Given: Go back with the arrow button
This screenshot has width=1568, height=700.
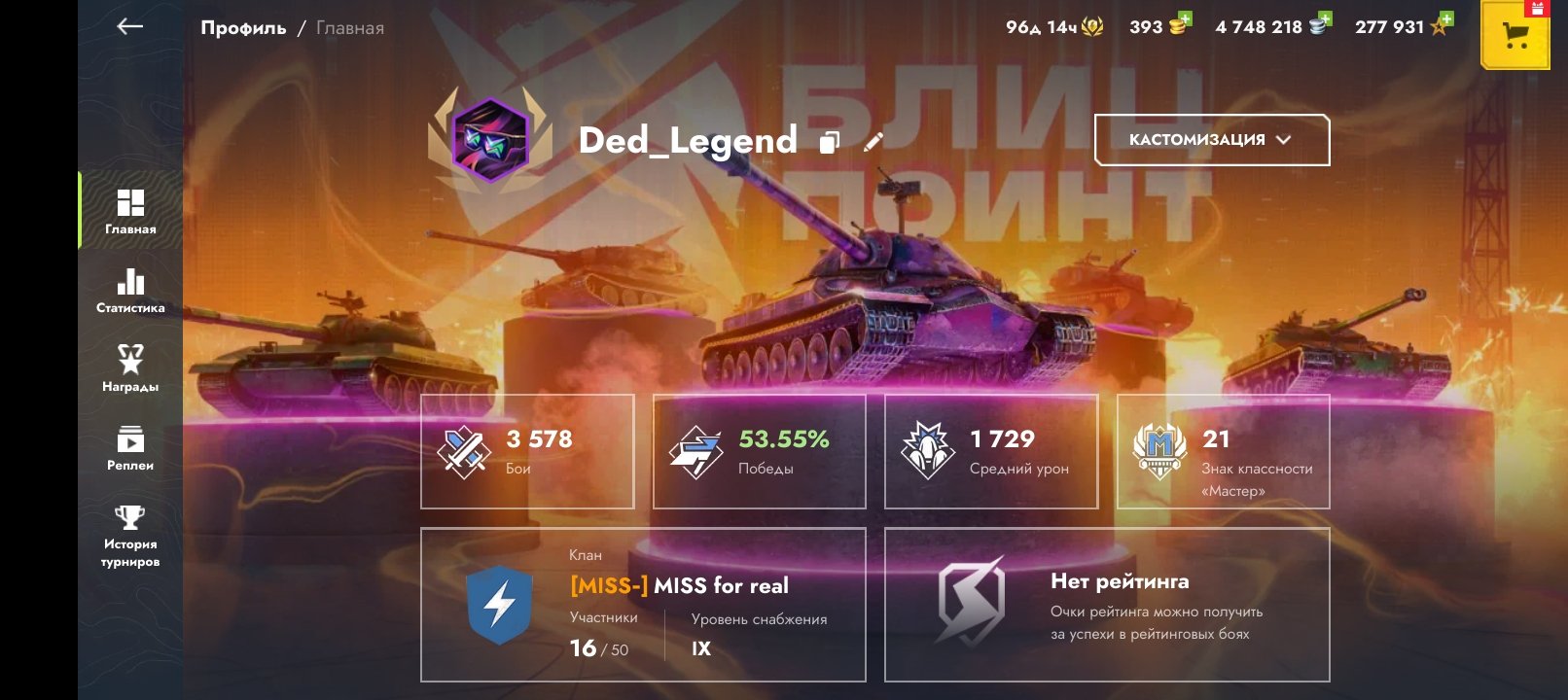Looking at the screenshot, I should (129, 27).
